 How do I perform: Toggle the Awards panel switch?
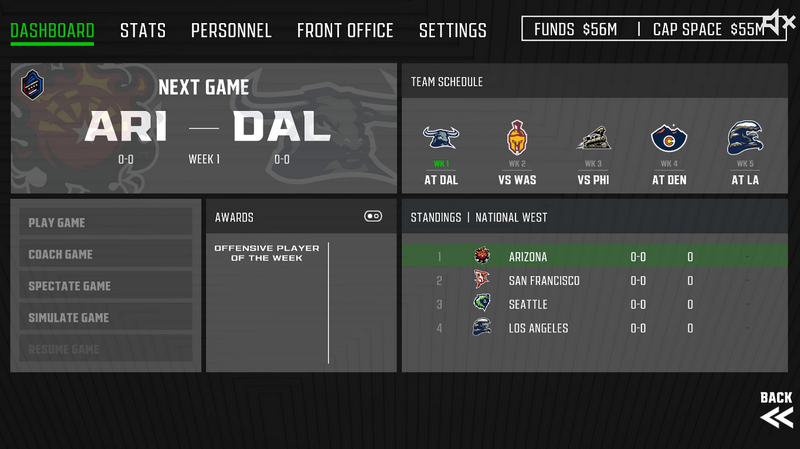click(373, 216)
